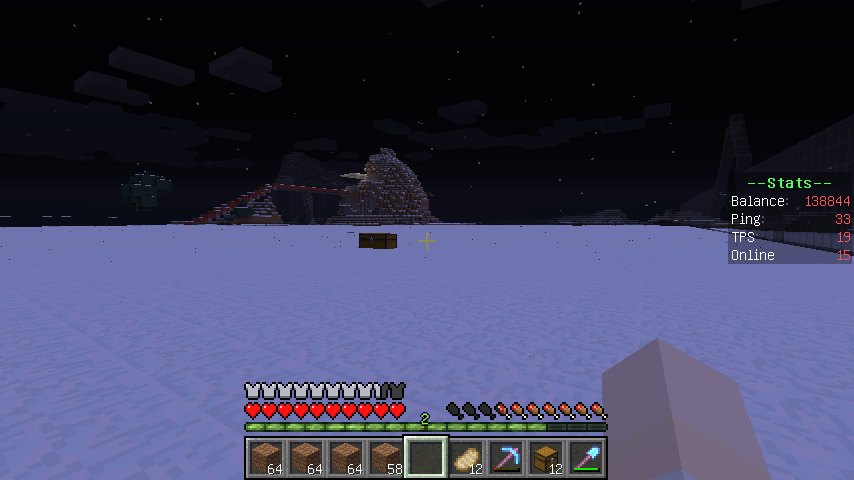854x480 pixels.
Task: Choose the bread in the hotbar
Action: [465, 458]
